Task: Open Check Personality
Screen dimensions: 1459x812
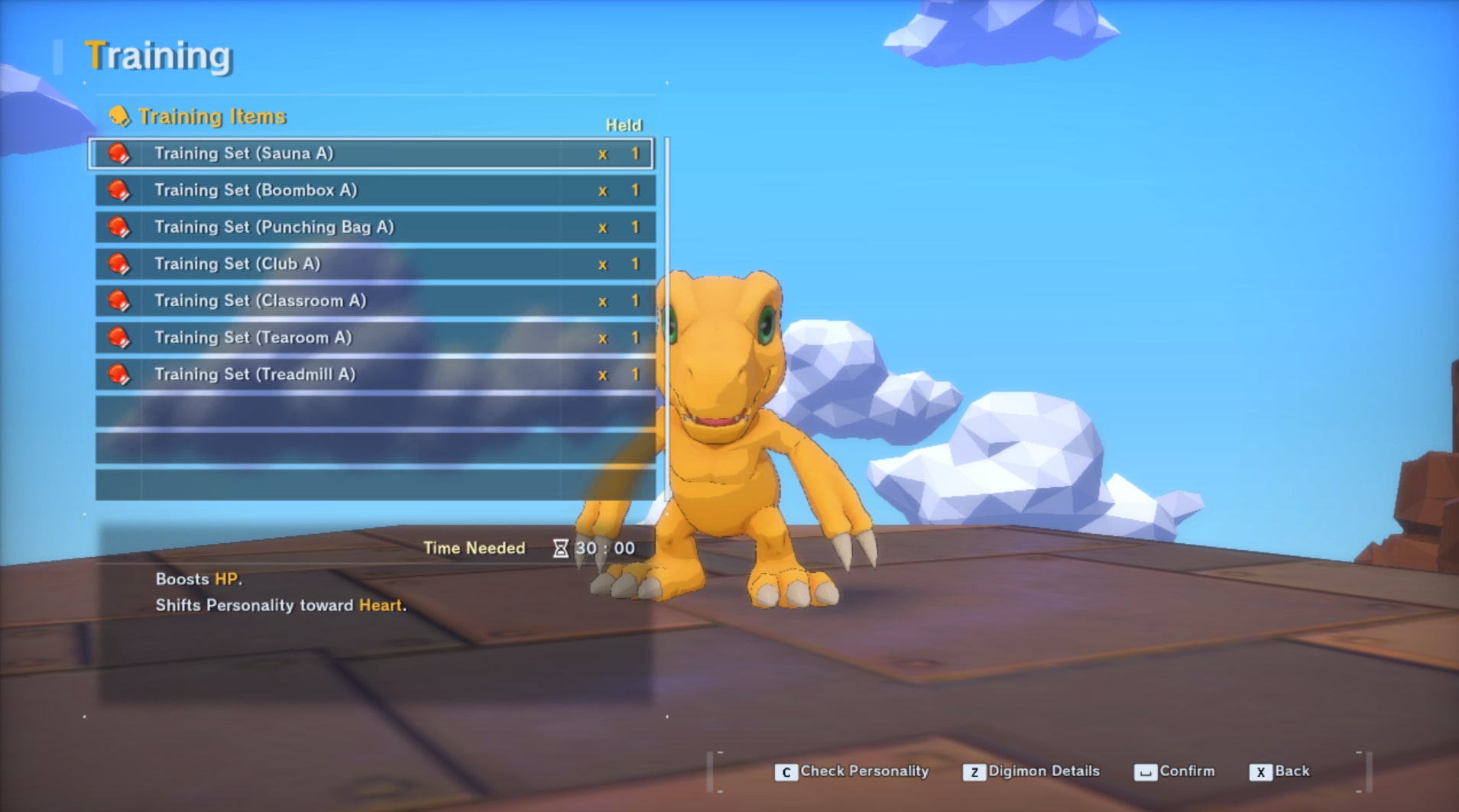Action: point(852,772)
